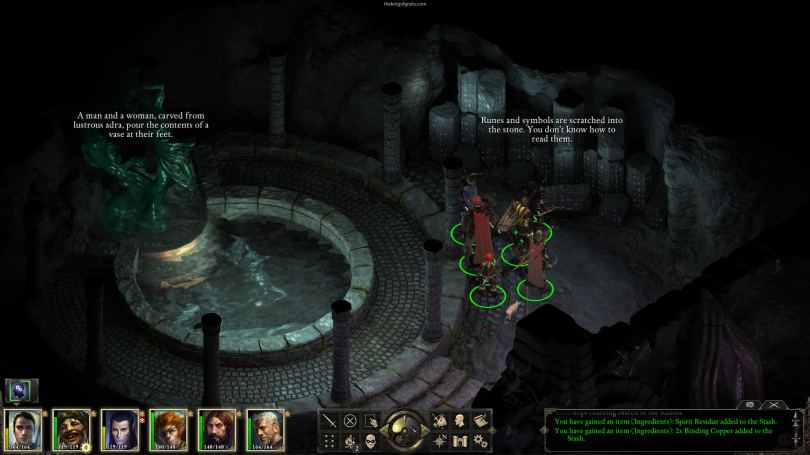This screenshot has width=810, height=455.
Task: Open the character sheet head icon
Action: (460, 421)
